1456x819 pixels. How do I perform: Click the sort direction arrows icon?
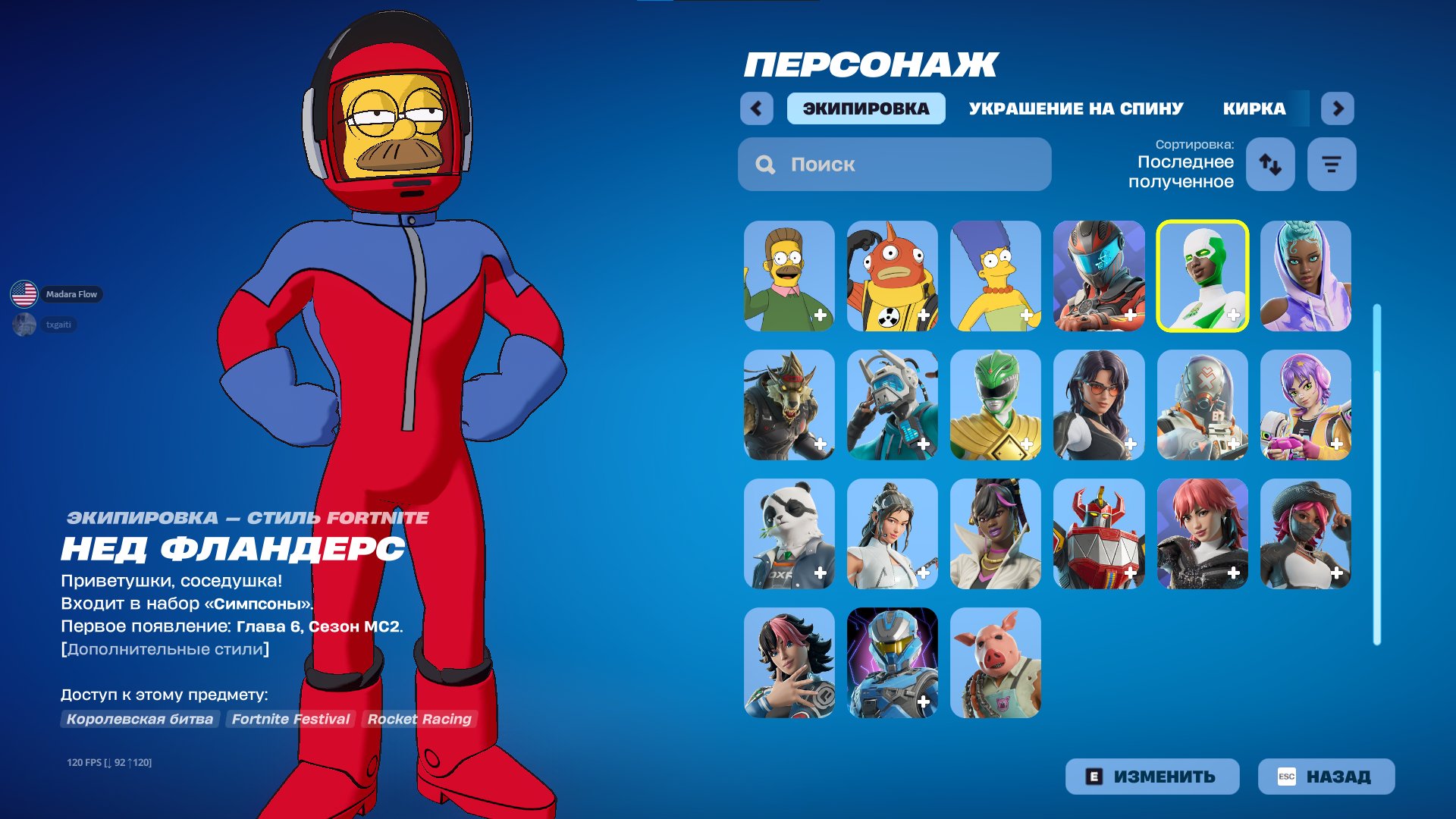(1270, 164)
